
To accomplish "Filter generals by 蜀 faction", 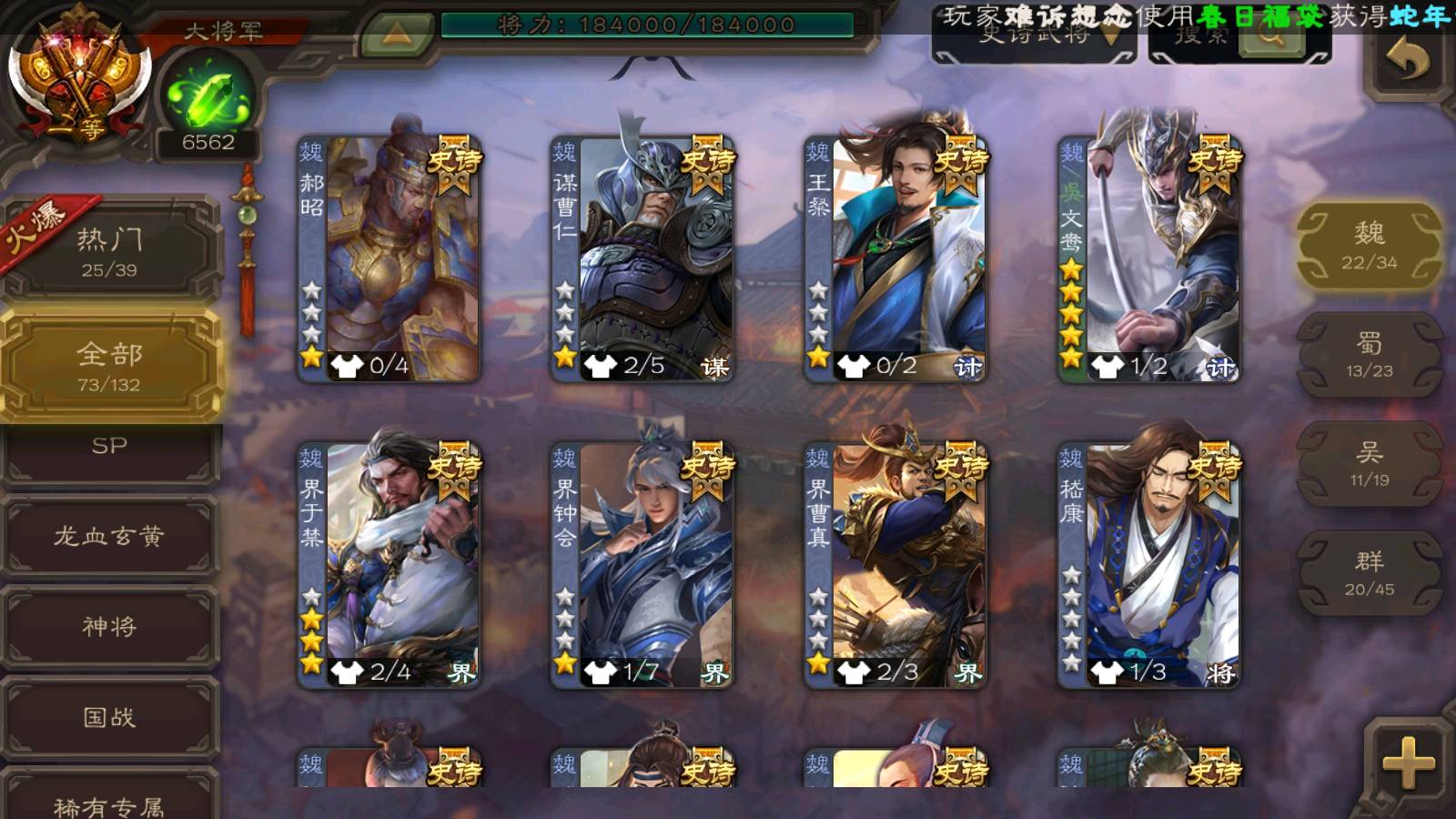I will tap(1369, 355).
